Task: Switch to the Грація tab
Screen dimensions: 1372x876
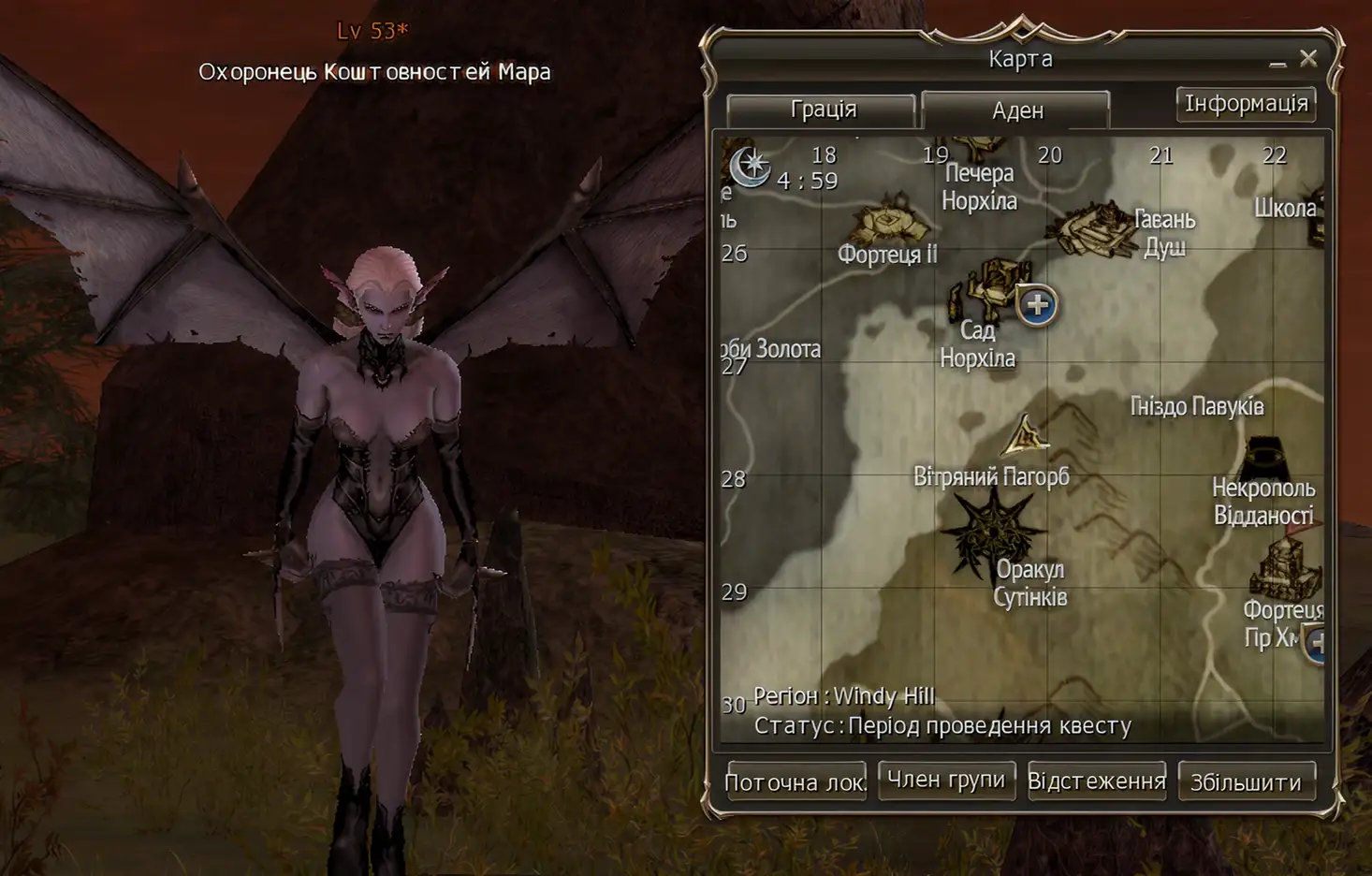Action: pos(826,109)
